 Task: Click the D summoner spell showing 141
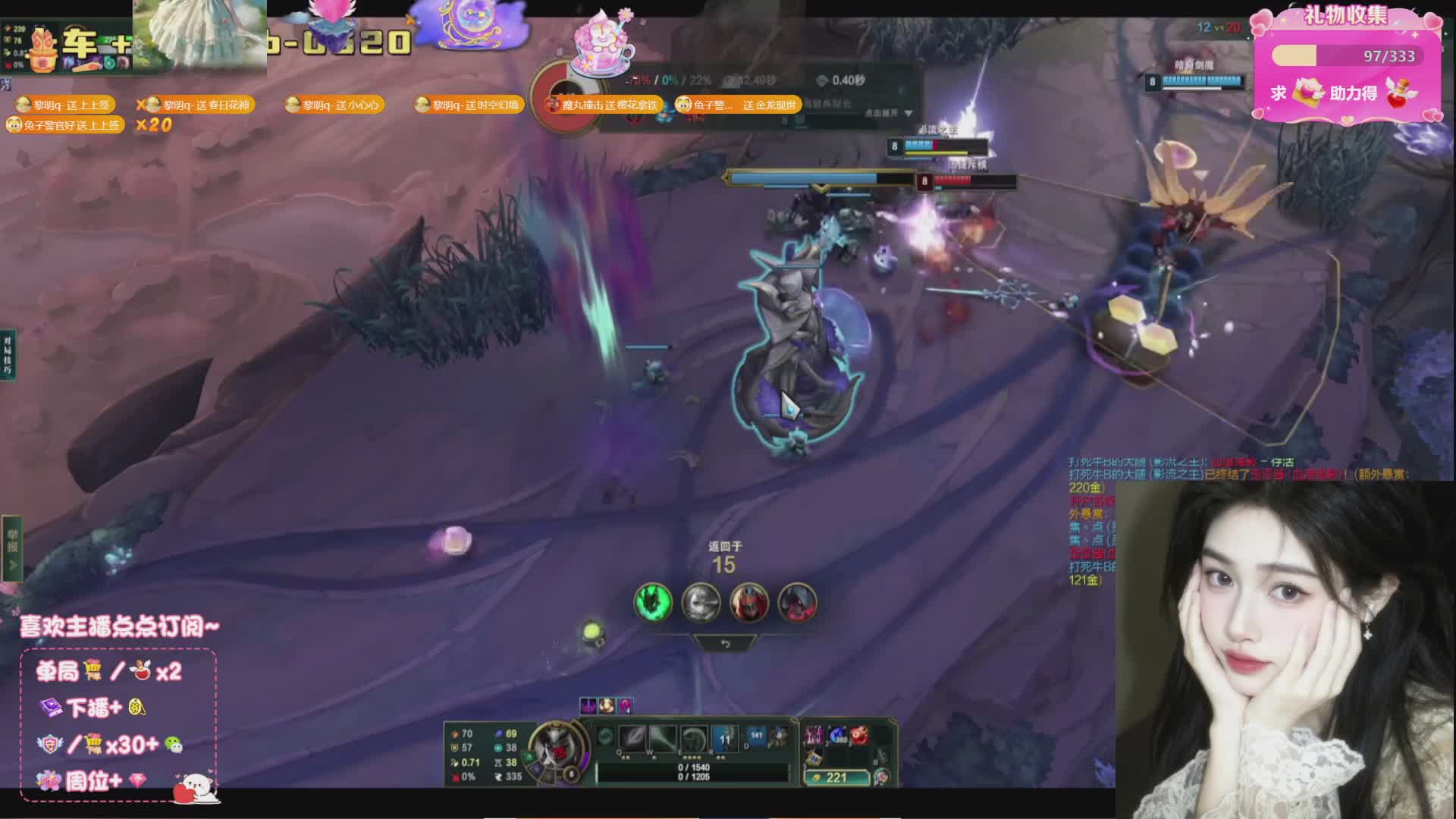(756, 736)
